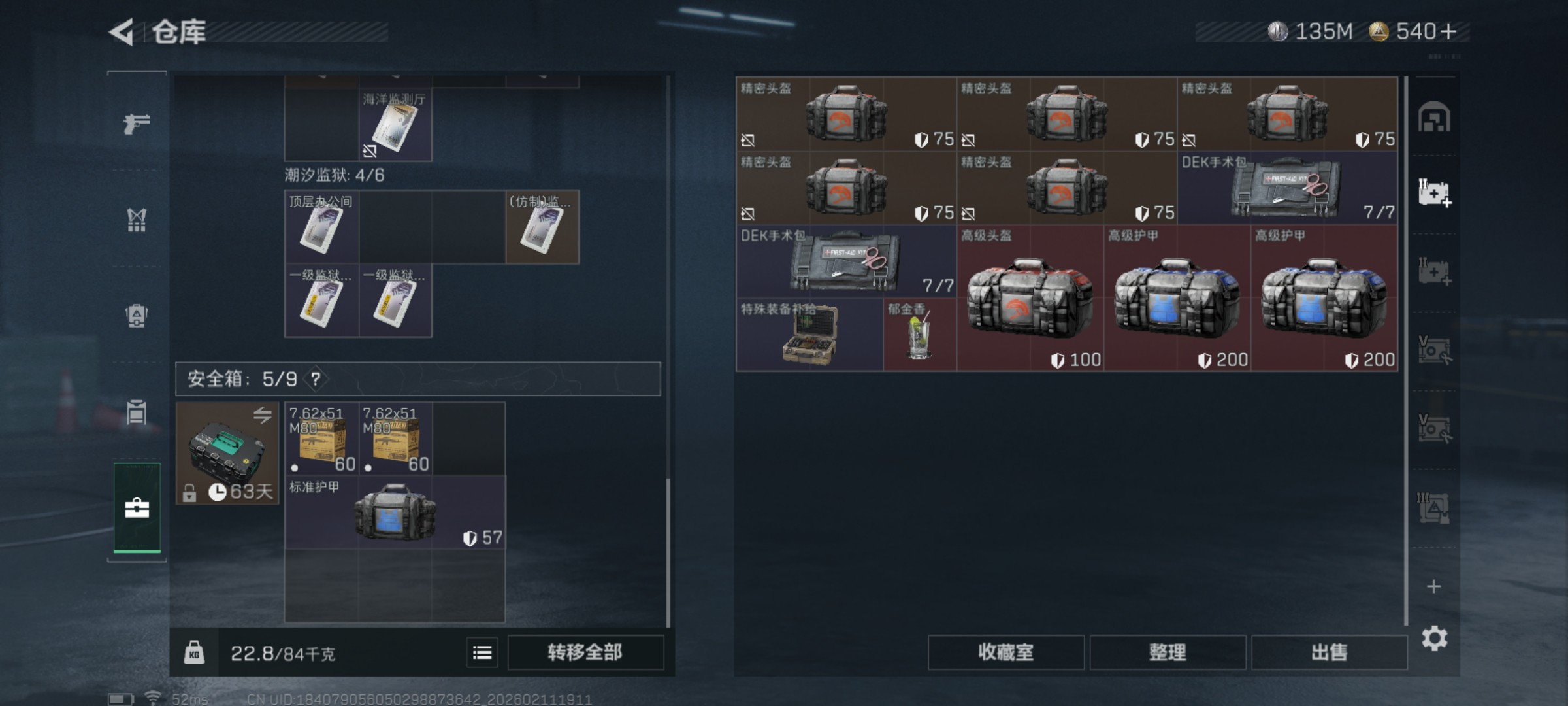
Task: Choose the 出售 sell button
Action: tap(1329, 652)
